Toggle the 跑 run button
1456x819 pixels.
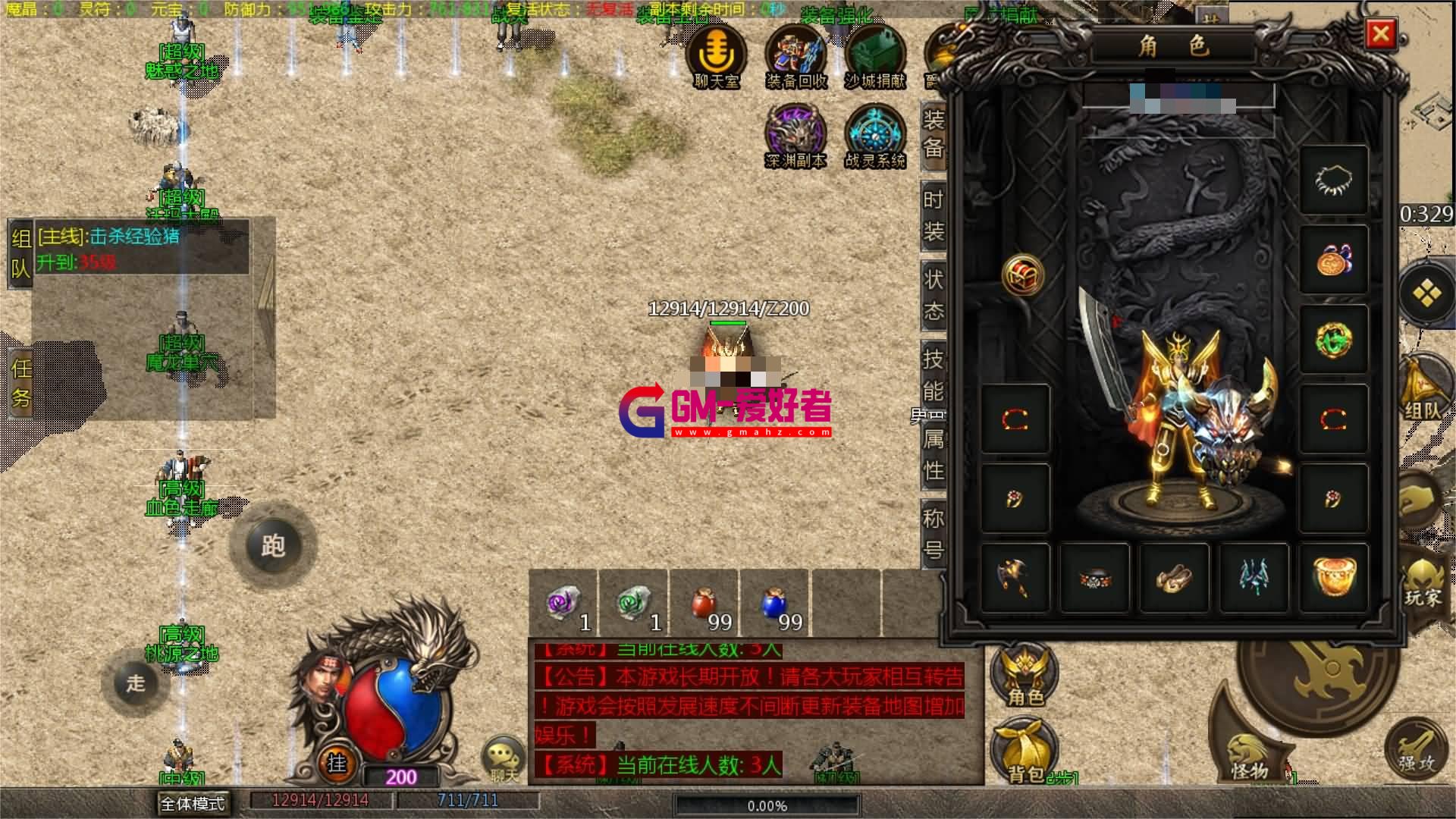point(273,545)
